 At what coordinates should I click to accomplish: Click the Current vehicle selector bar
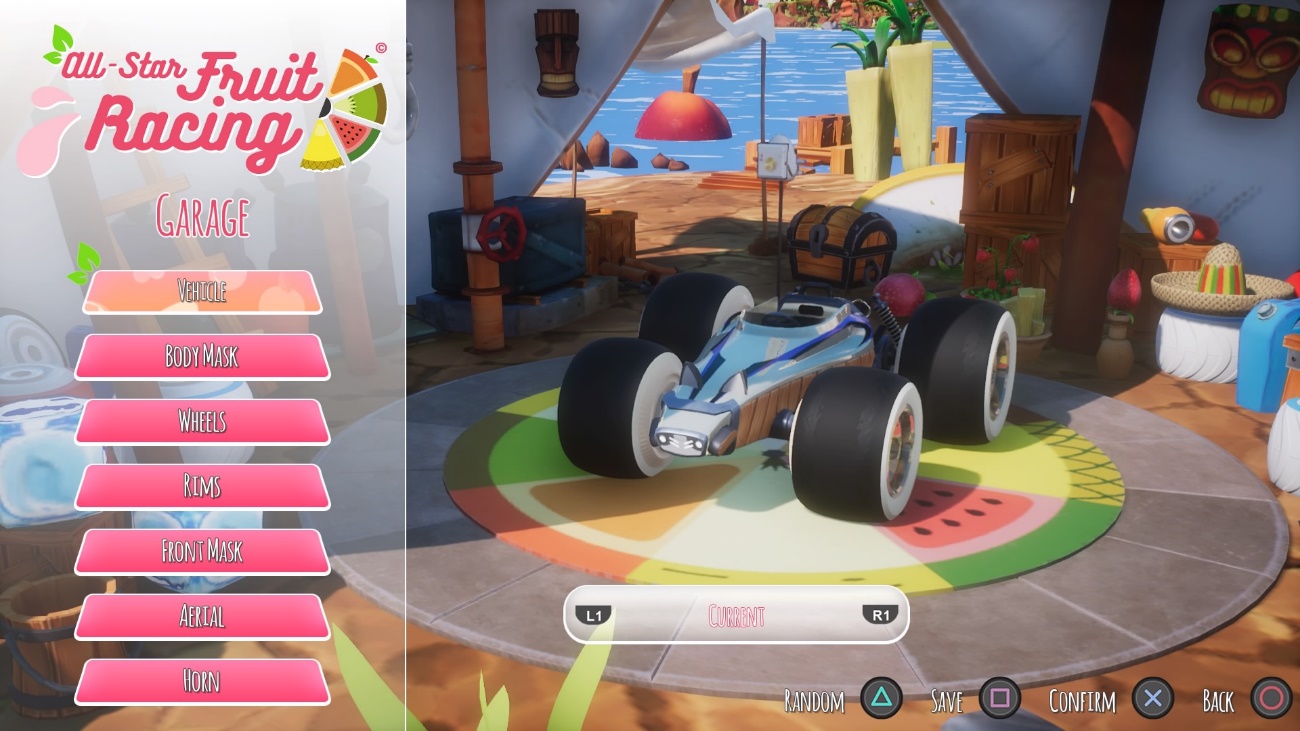coord(736,614)
